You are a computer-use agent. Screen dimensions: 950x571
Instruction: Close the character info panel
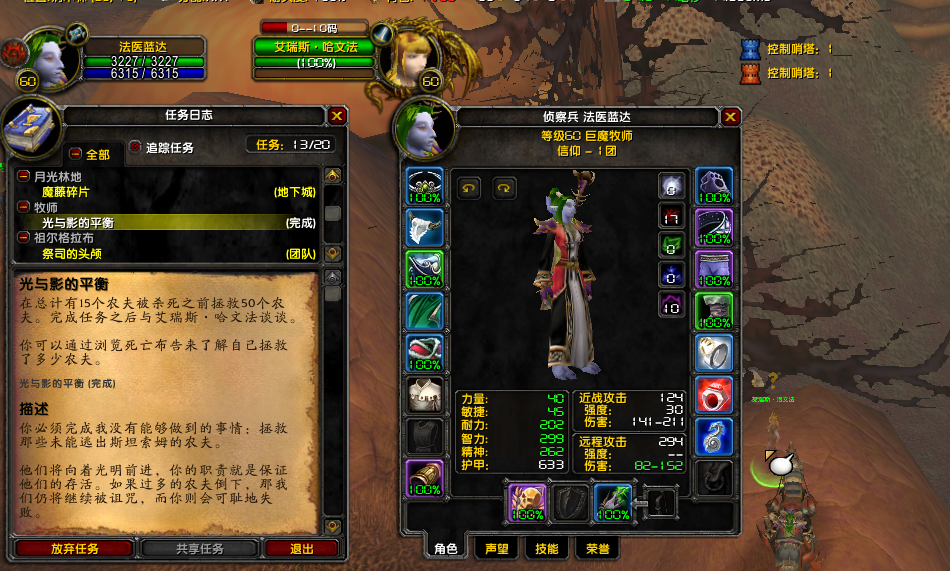731,117
